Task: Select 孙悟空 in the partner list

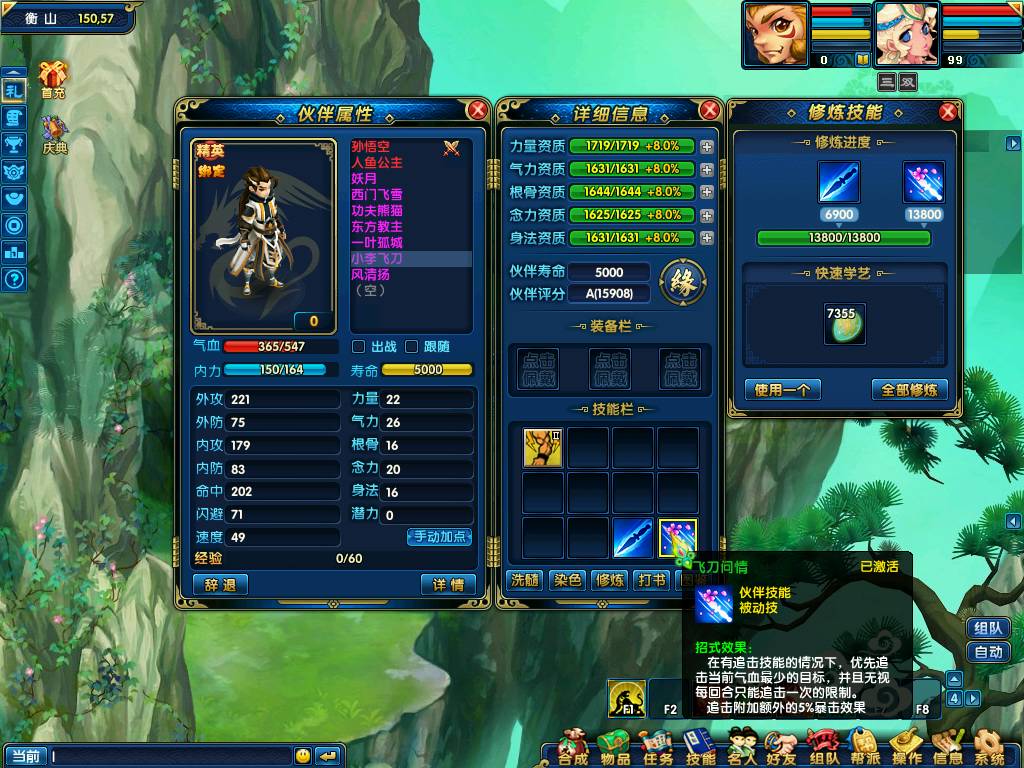Action: 371,147
